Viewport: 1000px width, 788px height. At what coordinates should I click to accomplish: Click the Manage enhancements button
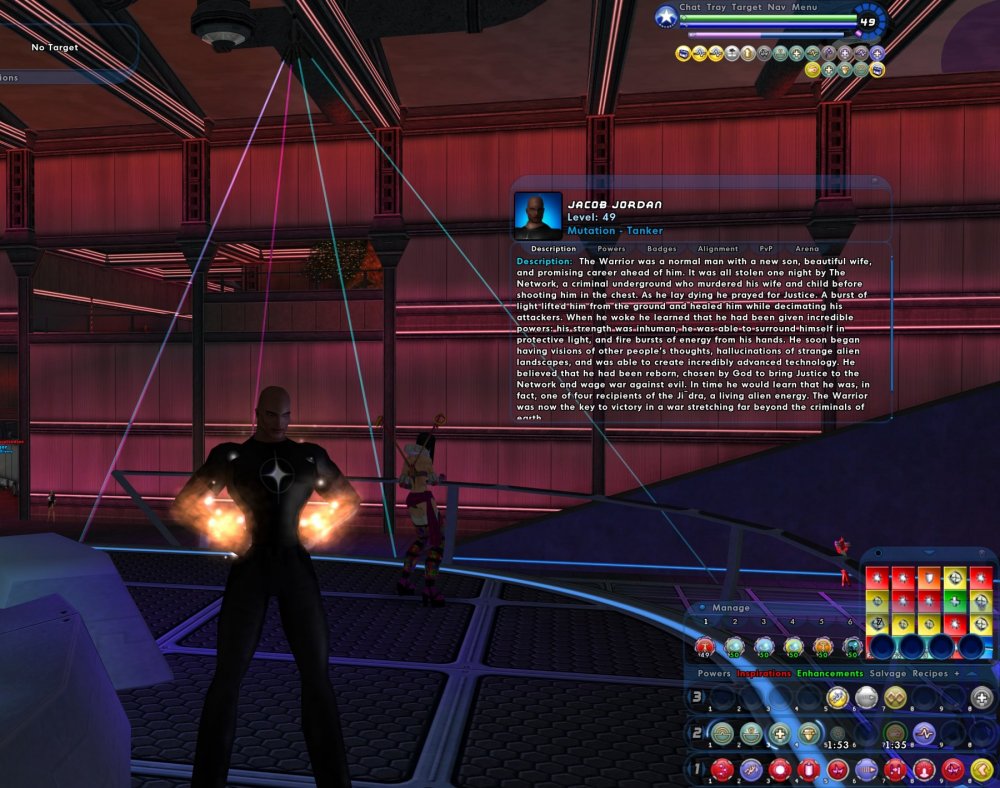coord(731,608)
